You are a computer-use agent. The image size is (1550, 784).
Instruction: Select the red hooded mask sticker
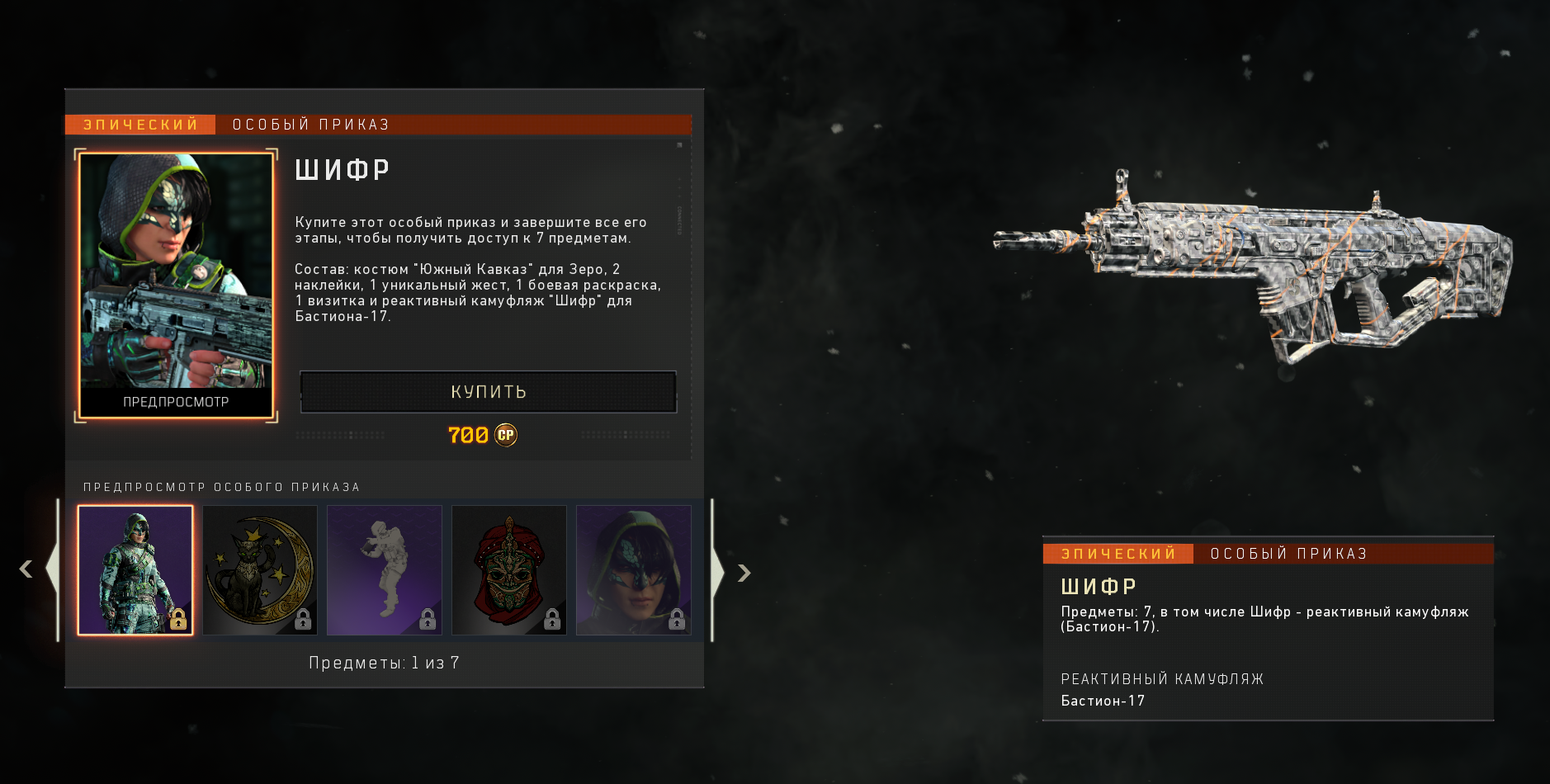click(x=509, y=570)
